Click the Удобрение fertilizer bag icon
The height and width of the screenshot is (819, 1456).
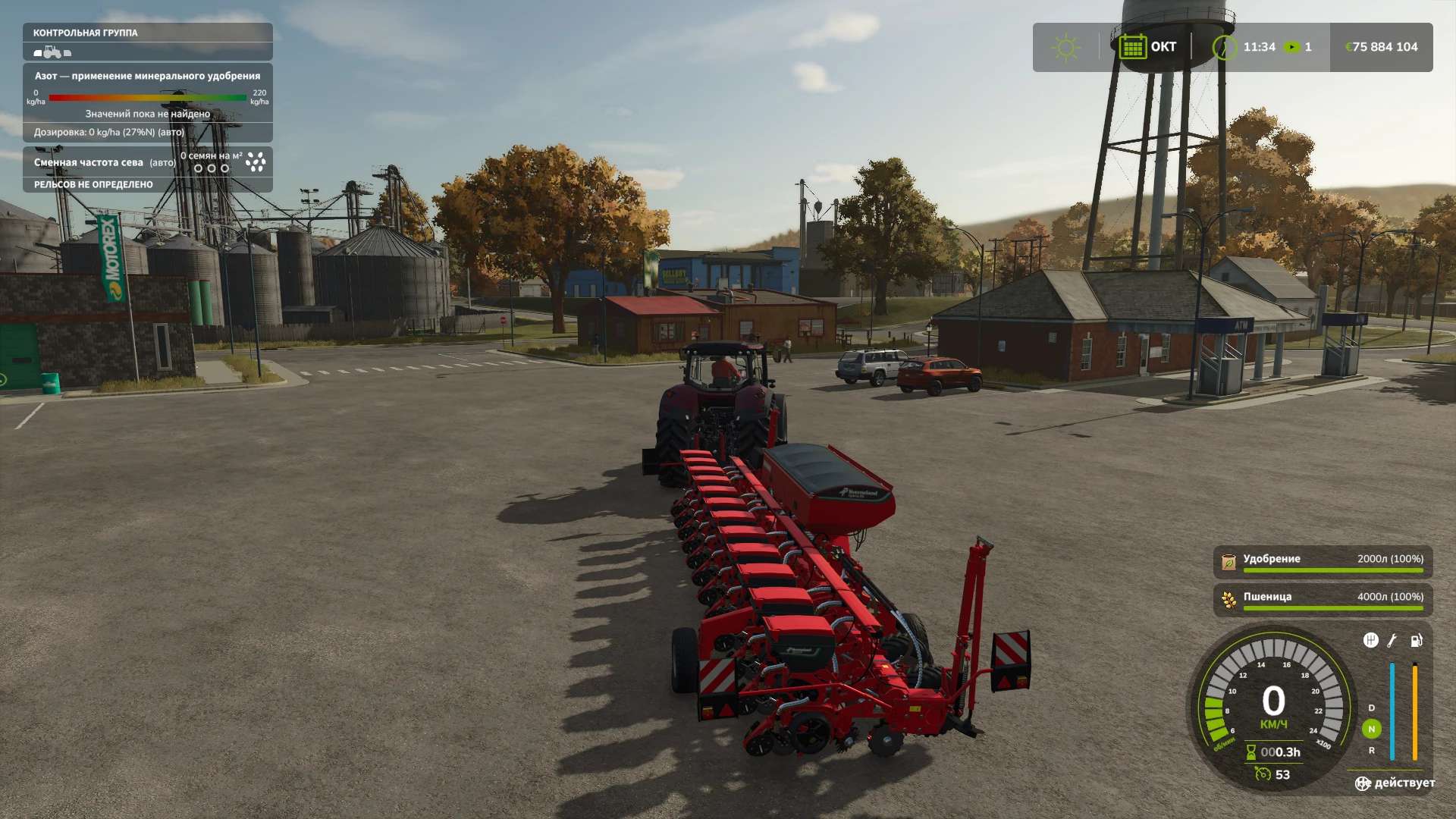tap(1228, 562)
